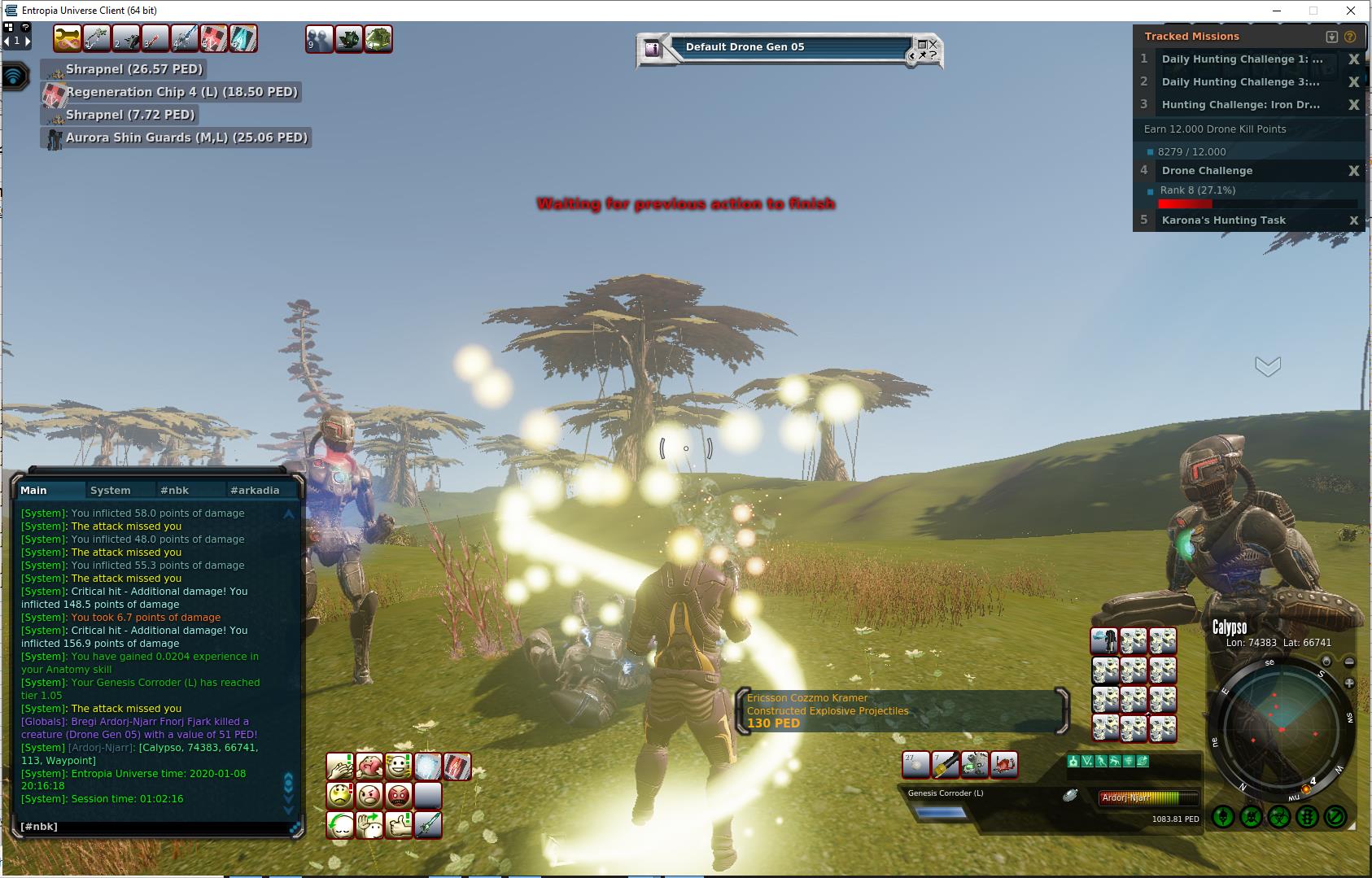1372x878 pixels.
Task: Open the #arkadia chat channel tab
Action: pos(255,490)
